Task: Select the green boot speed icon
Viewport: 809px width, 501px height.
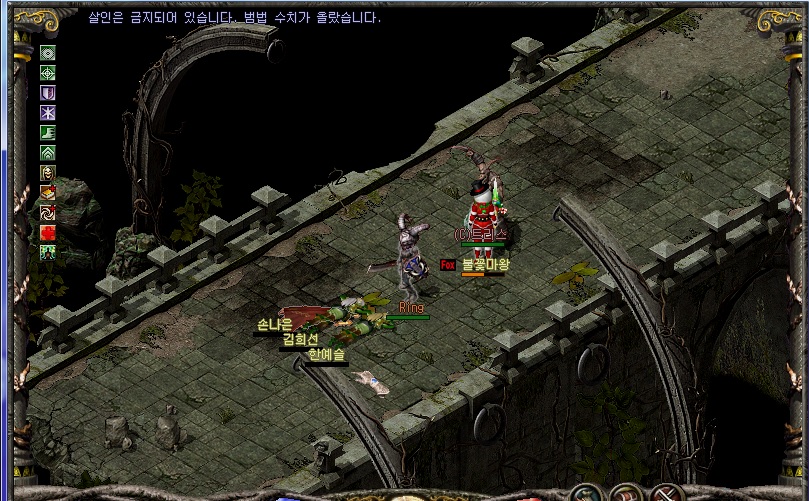Action: click(x=48, y=133)
